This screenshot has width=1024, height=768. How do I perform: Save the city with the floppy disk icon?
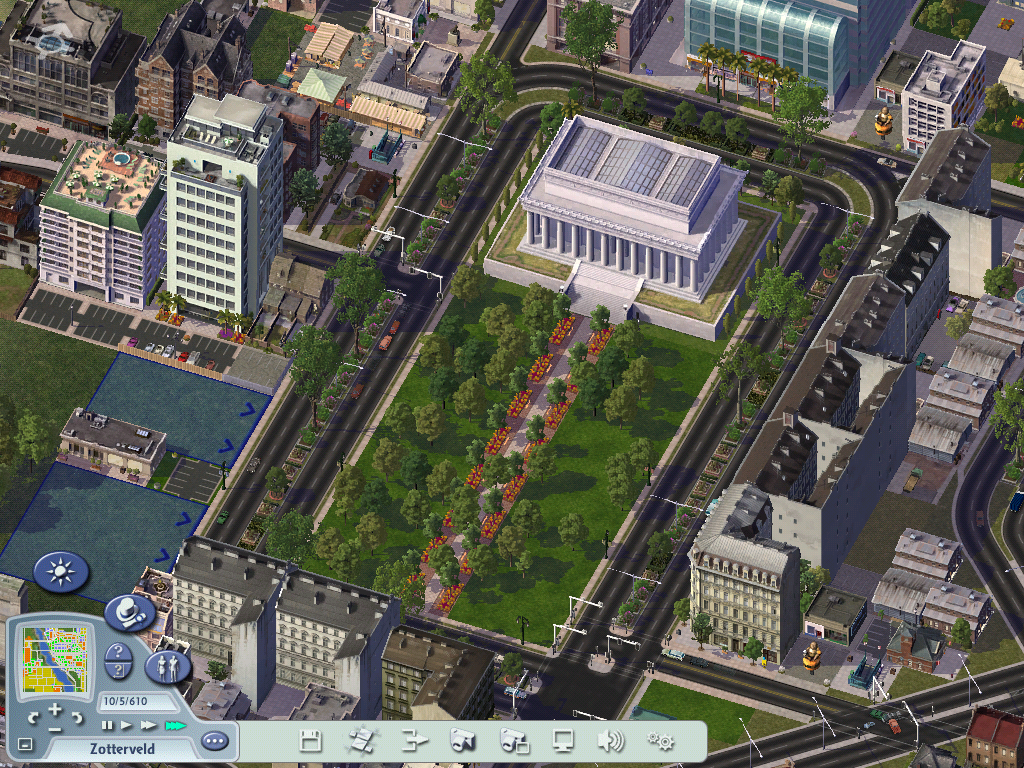click(311, 741)
